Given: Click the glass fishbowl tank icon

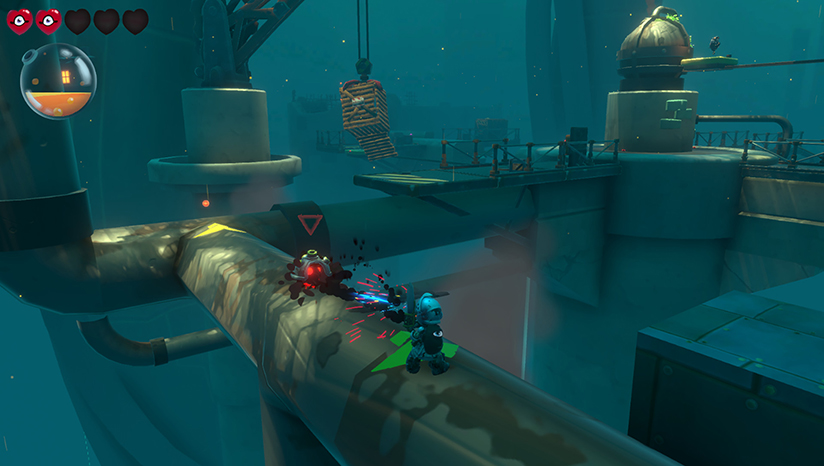Looking at the screenshot, I should [58, 81].
